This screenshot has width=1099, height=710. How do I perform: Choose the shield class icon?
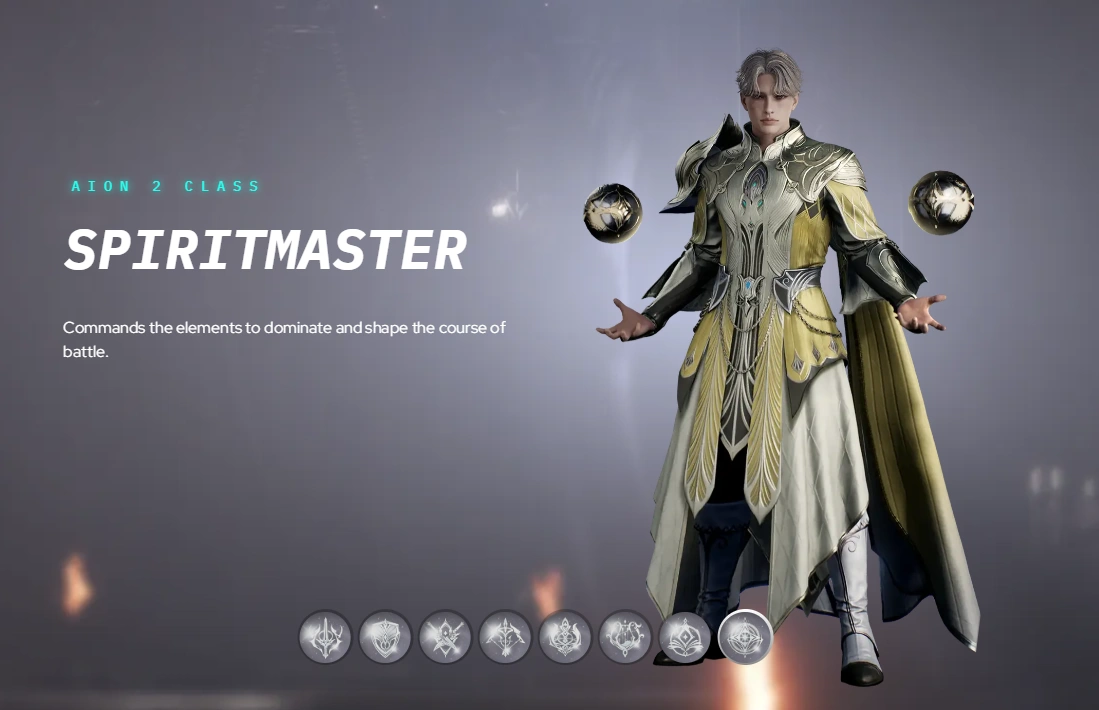click(x=385, y=637)
